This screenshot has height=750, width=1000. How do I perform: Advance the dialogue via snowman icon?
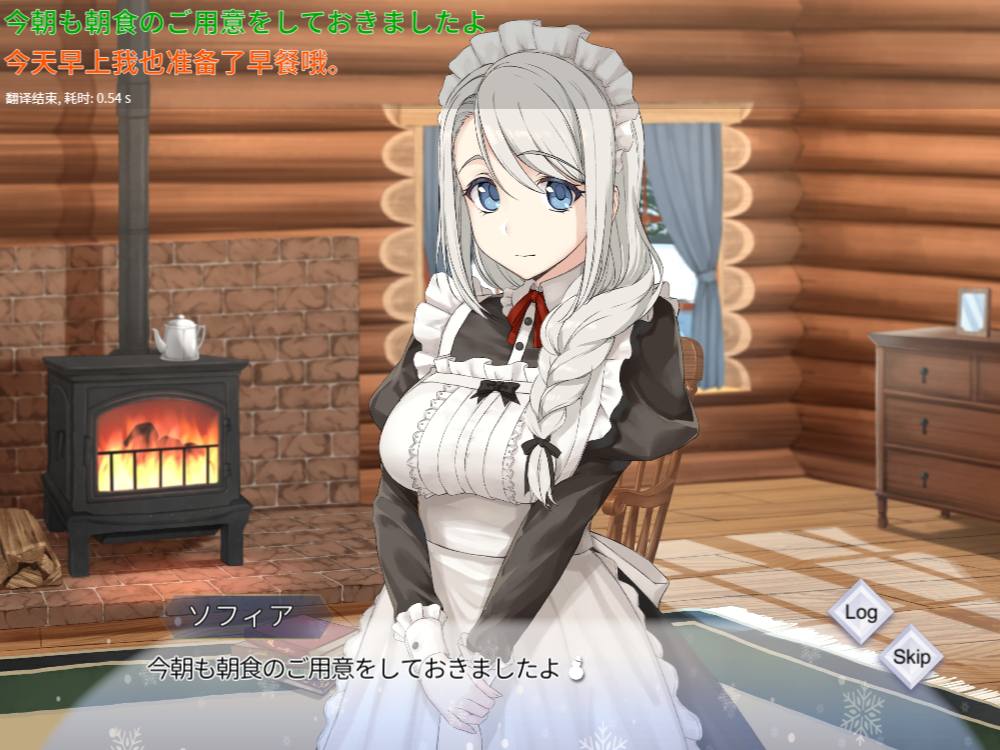tap(576, 670)
